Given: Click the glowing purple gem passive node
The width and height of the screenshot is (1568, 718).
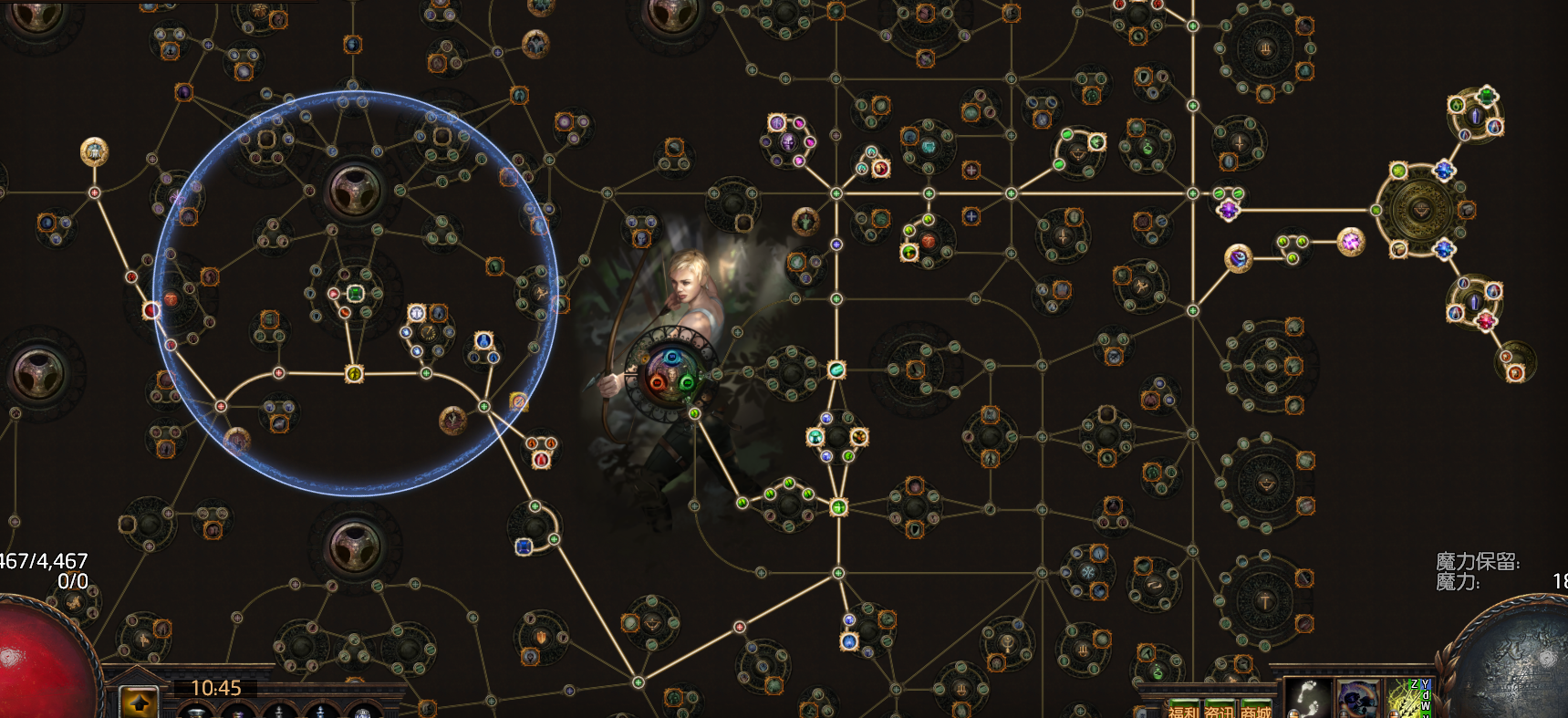Looking at the screenshot, I should pyautogui.click(x=1350, y=242).
